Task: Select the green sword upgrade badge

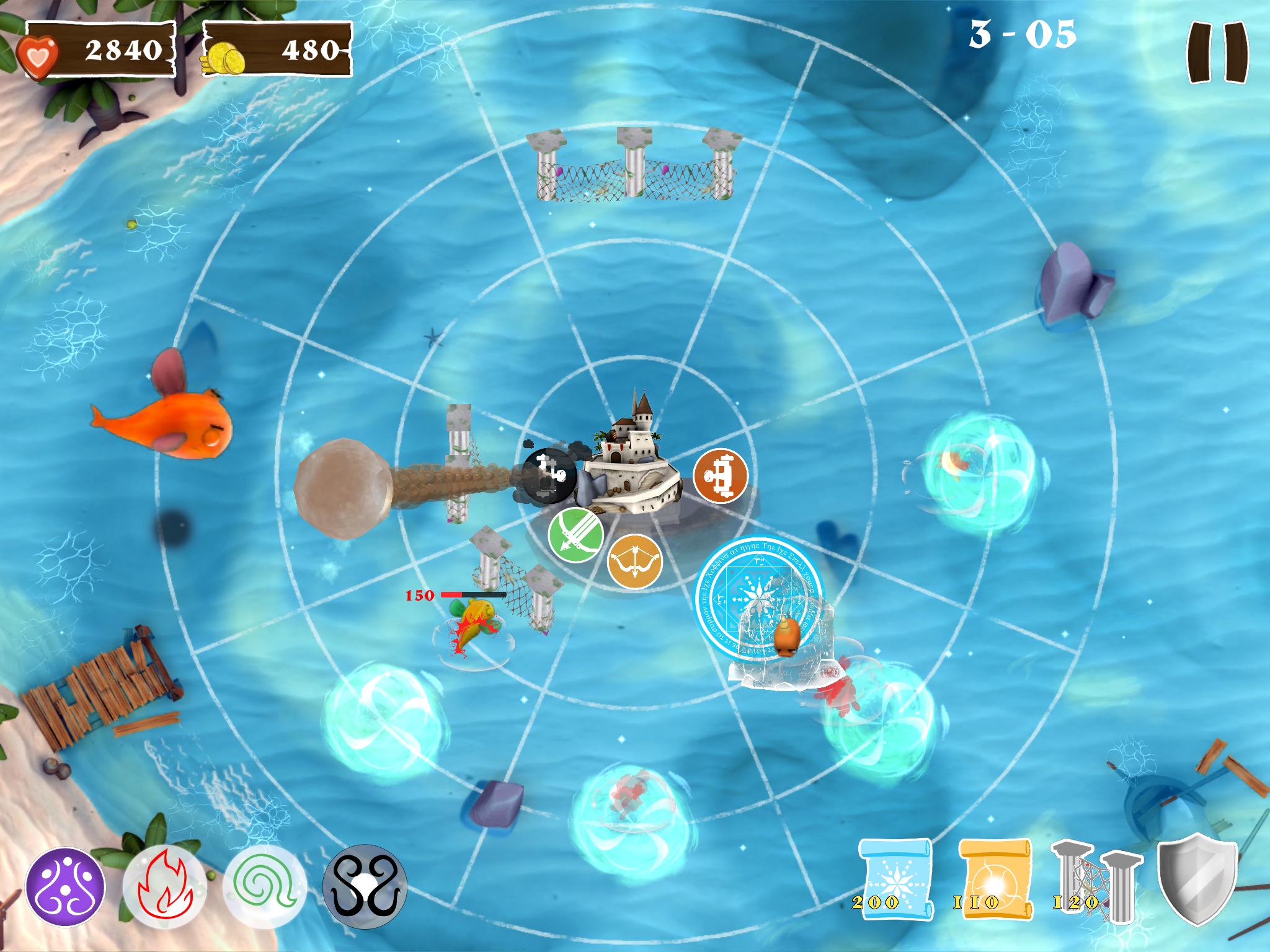Action: [575, 535]
